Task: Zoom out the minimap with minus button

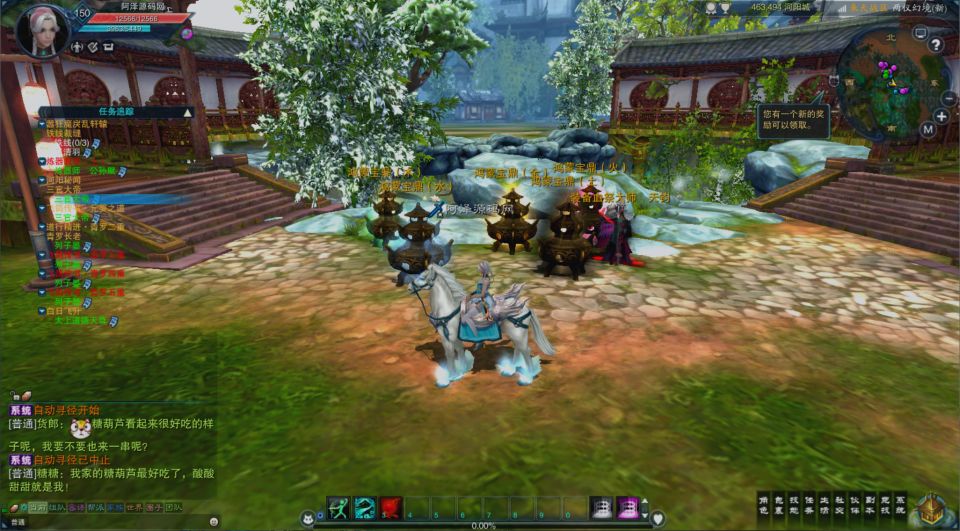Action: coord(947,98)
